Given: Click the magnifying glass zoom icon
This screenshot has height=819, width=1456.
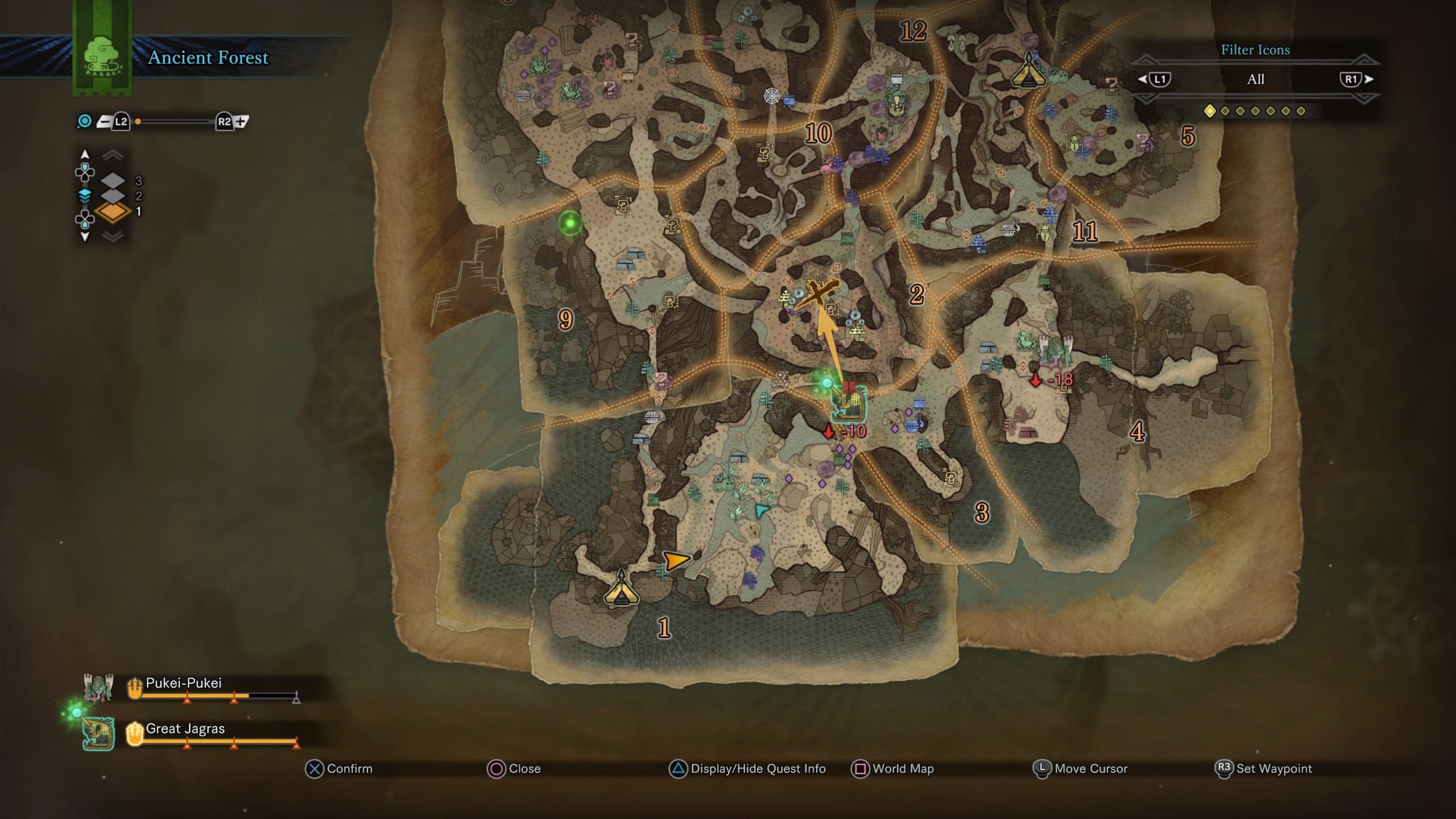Looking at the screenshot, I should point(84,121).
